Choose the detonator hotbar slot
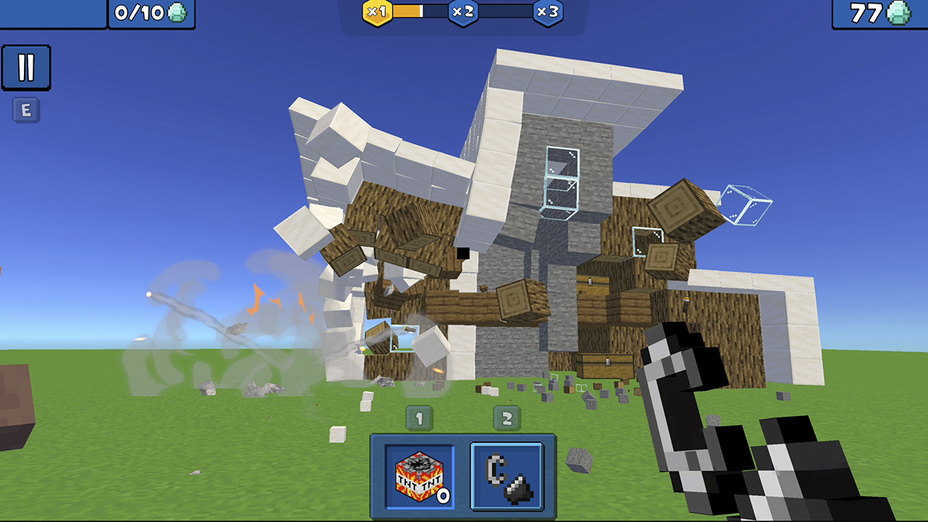The image size is (928, 522). coord(507,476)
